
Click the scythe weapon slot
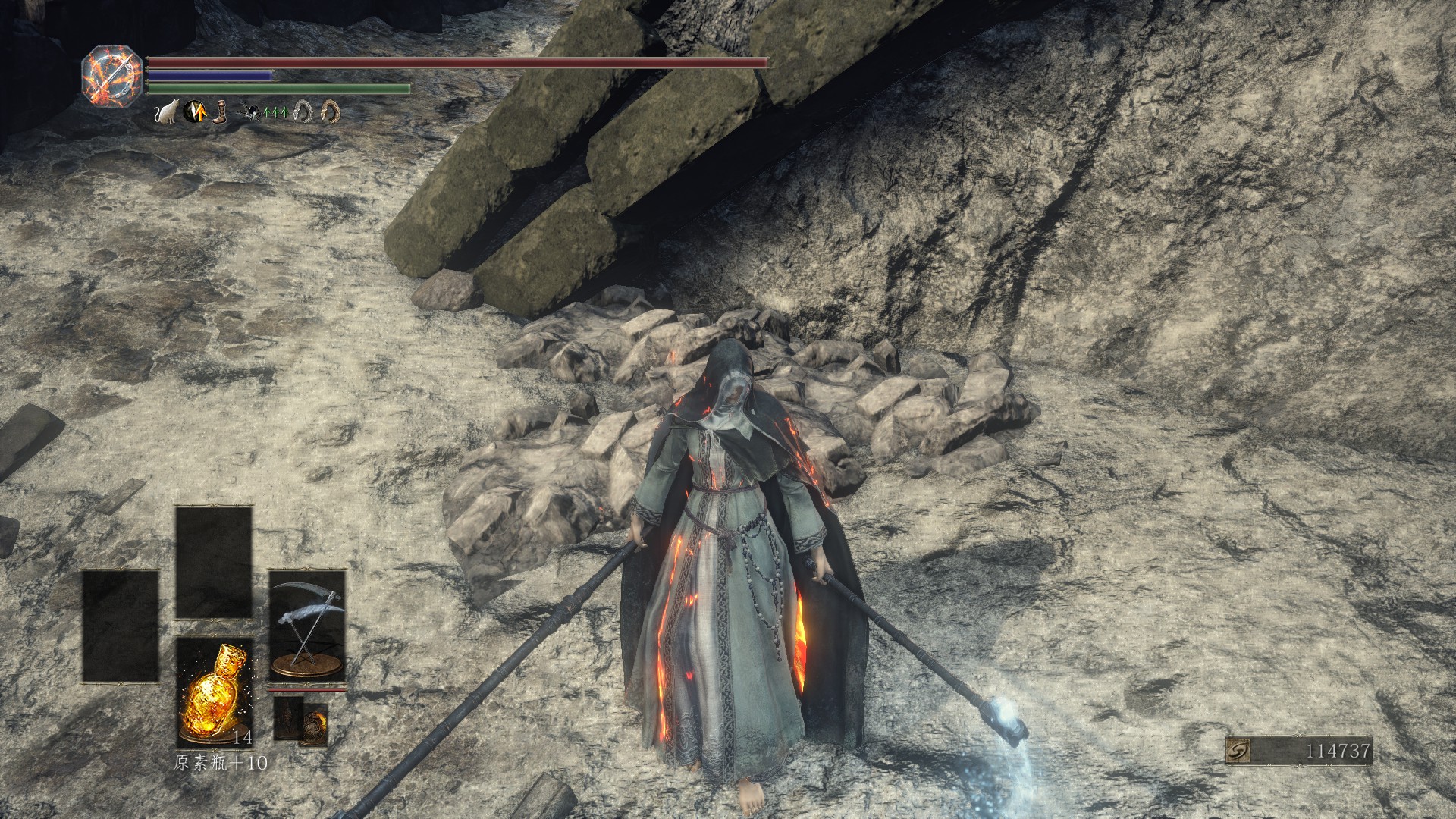pos(307,624)
